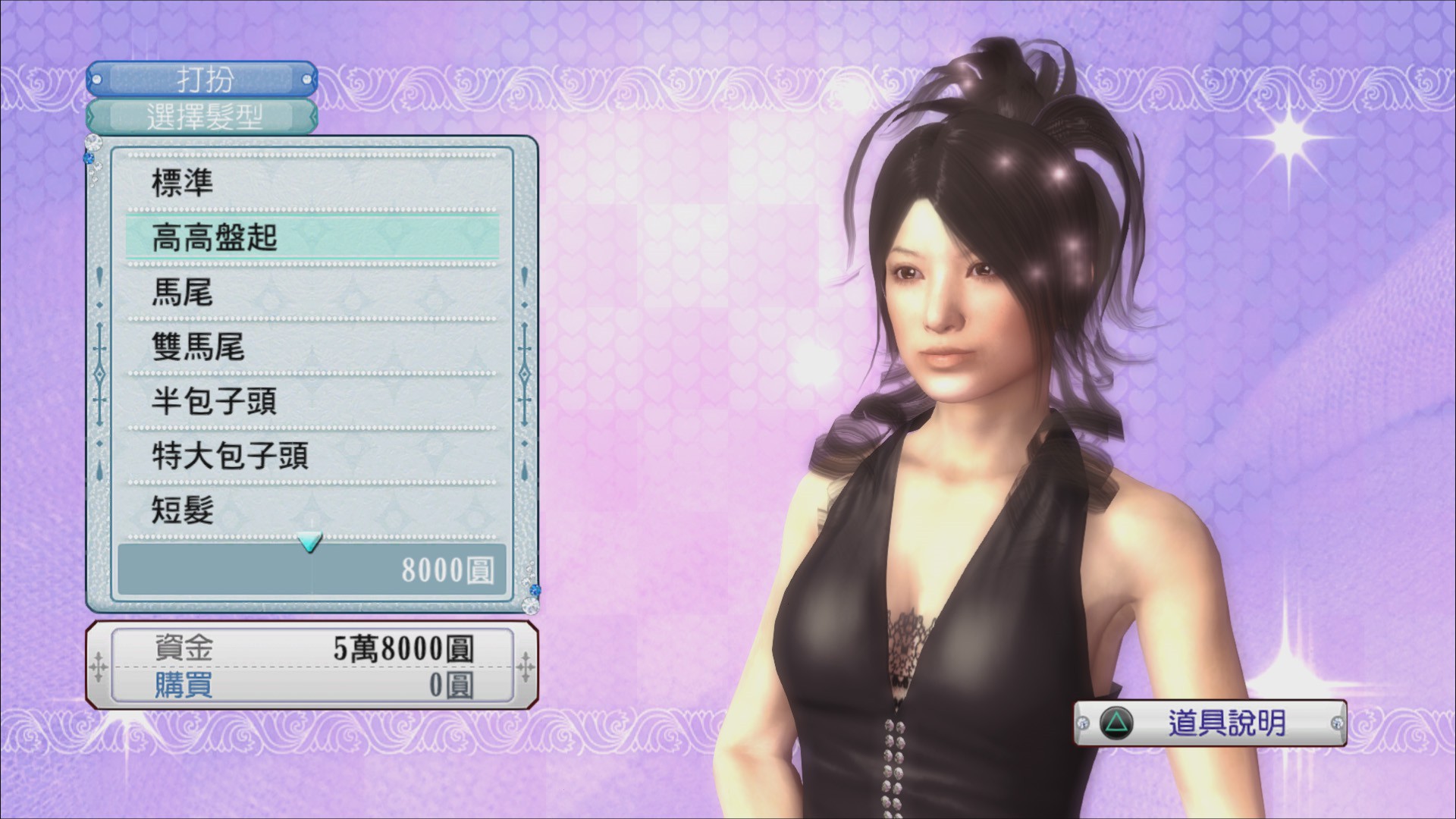
Task: Click the 選擇髮型 hairstyle header
Action: click(202, 117)
